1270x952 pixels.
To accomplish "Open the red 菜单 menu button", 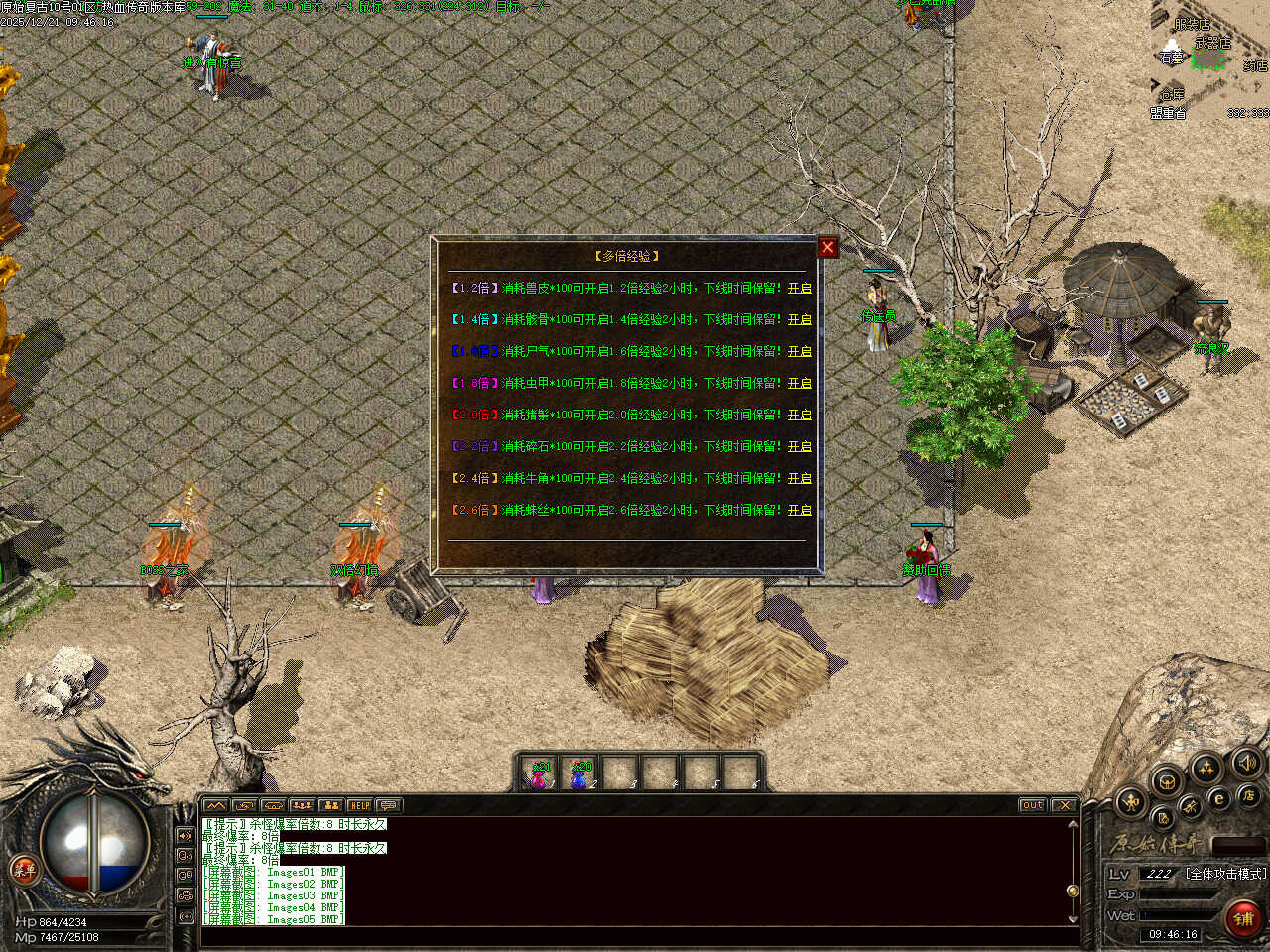I will [23, 871].
